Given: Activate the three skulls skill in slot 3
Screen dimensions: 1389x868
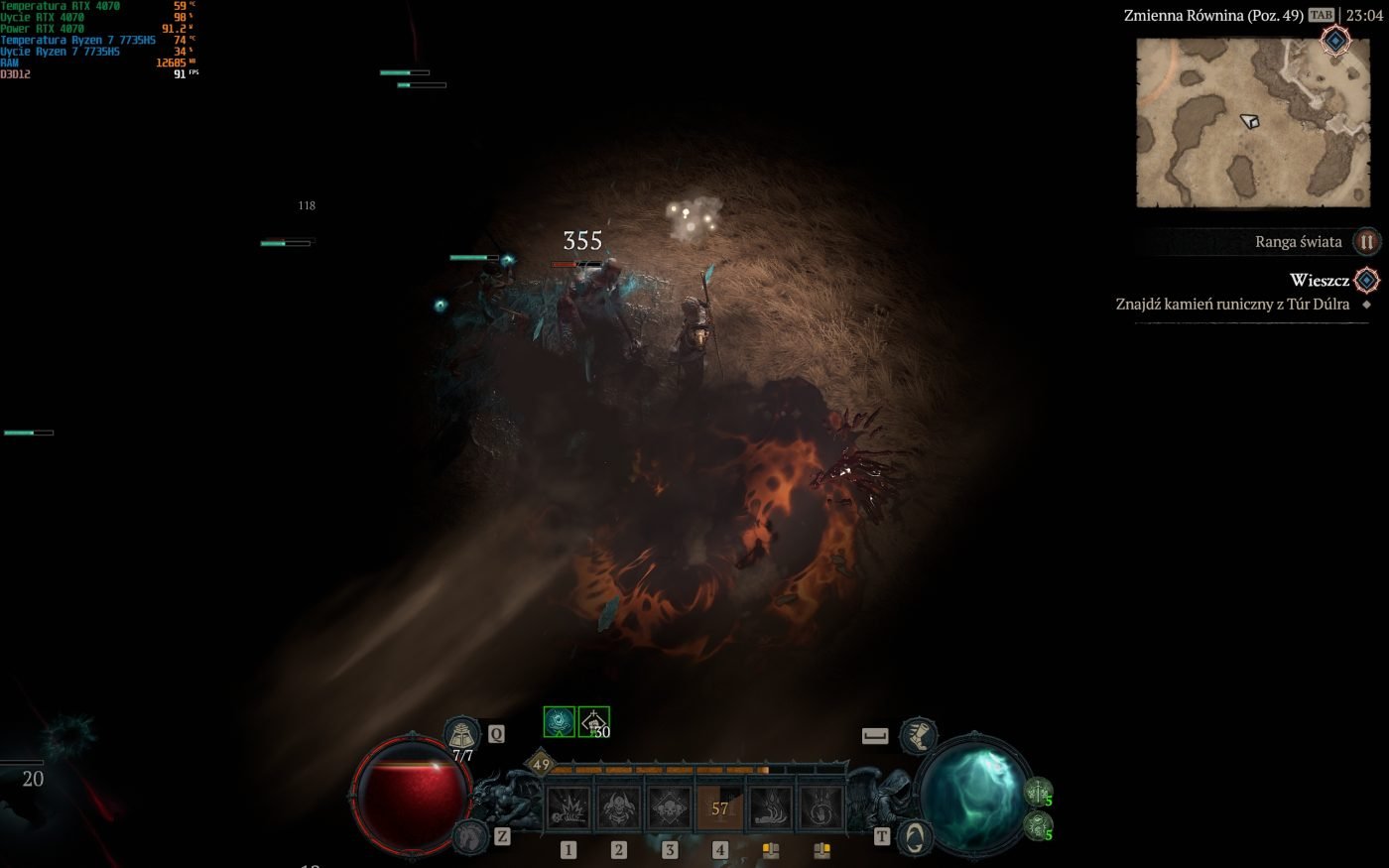Looking at the screenshot, I should [670, 807].
